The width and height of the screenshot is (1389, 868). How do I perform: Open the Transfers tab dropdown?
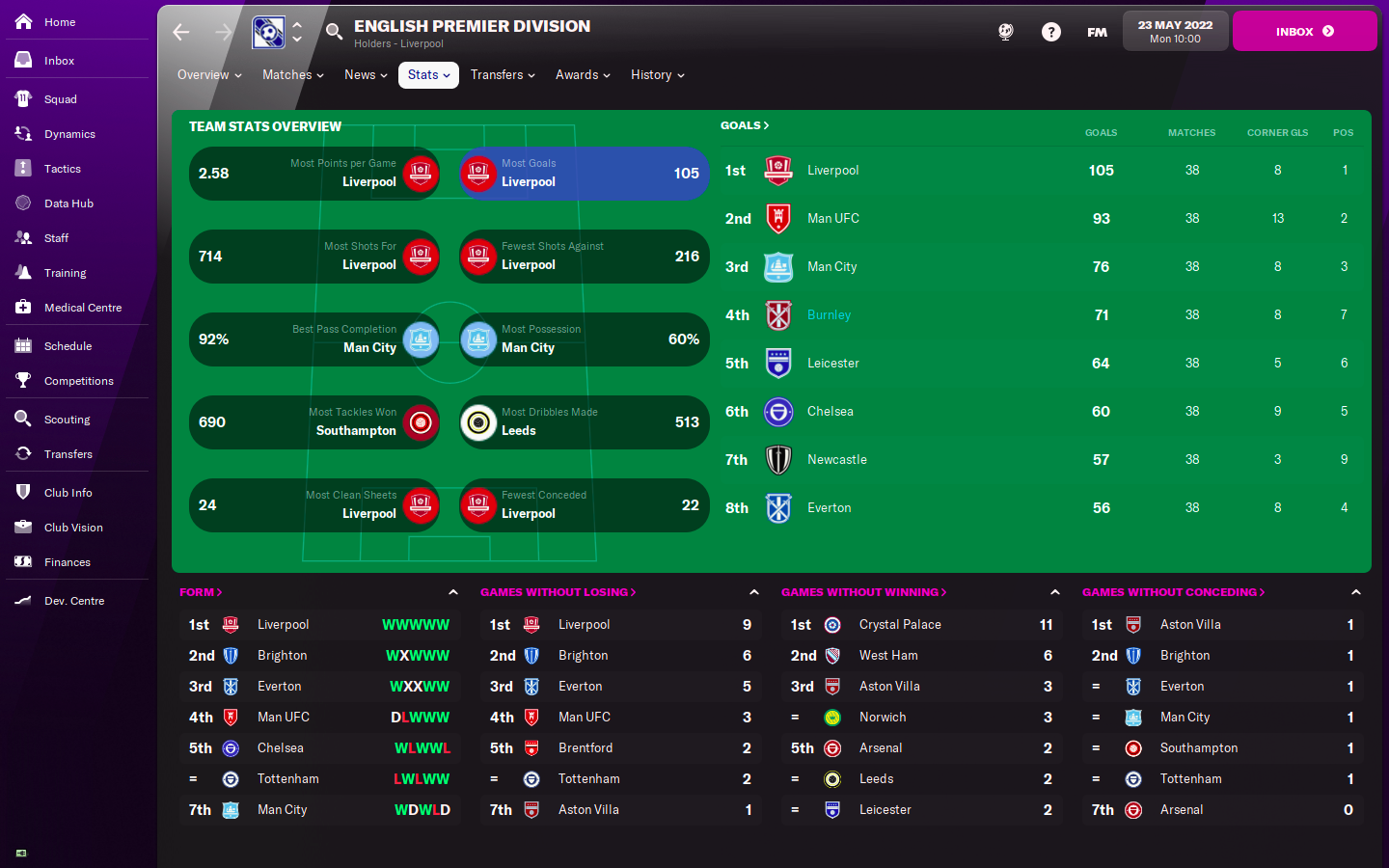coord(502,75)
